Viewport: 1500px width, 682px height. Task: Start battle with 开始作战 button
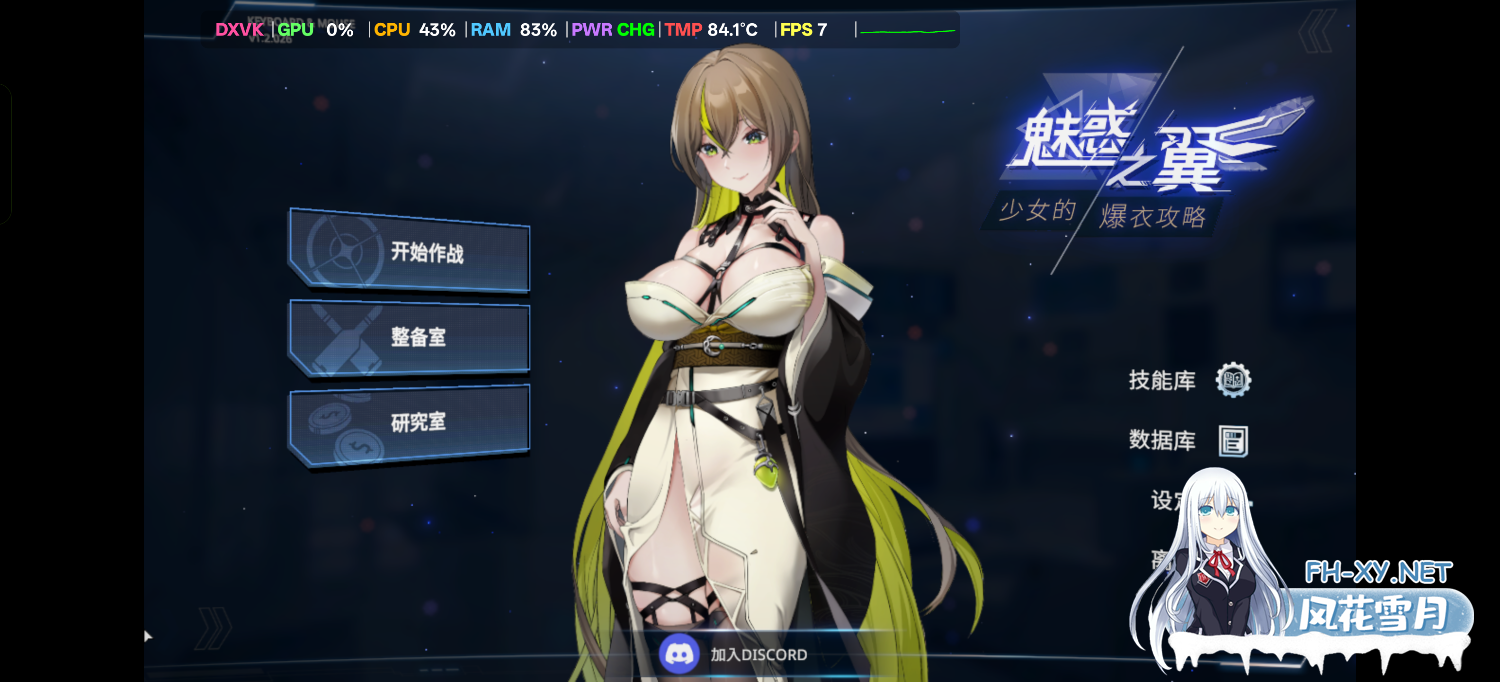tap(410, 251)
